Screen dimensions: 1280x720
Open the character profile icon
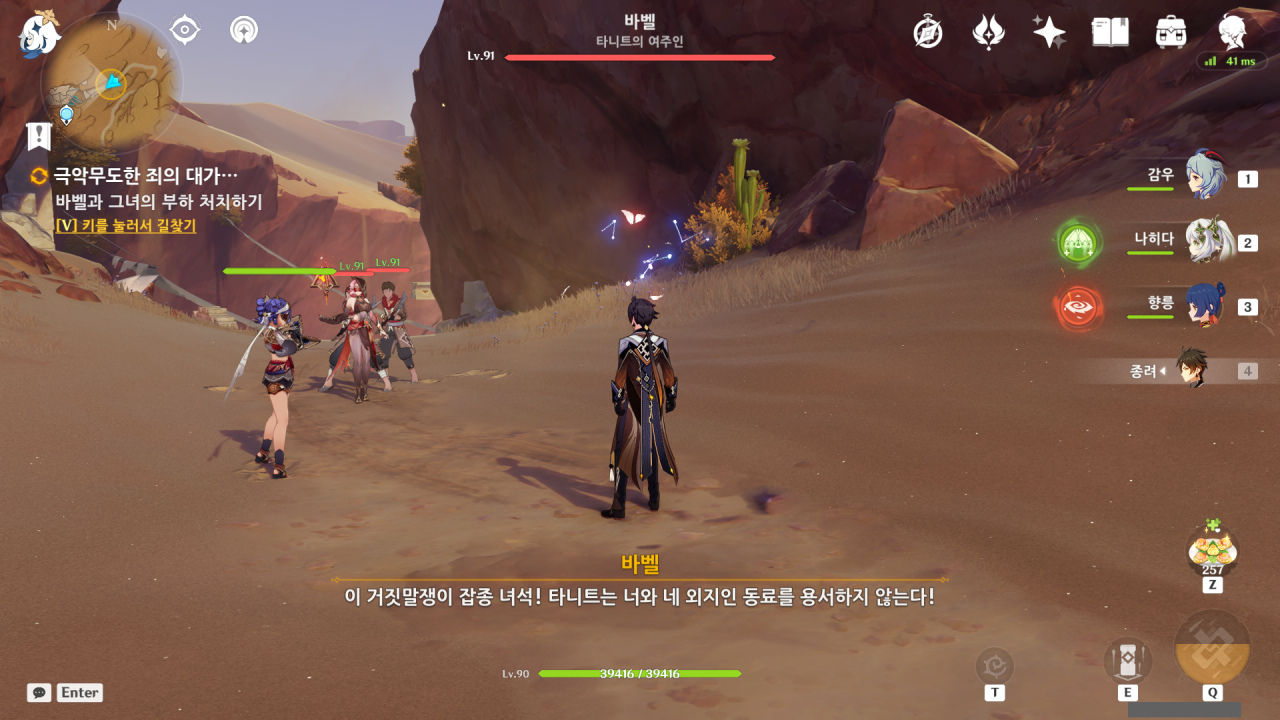point(1233,32)
